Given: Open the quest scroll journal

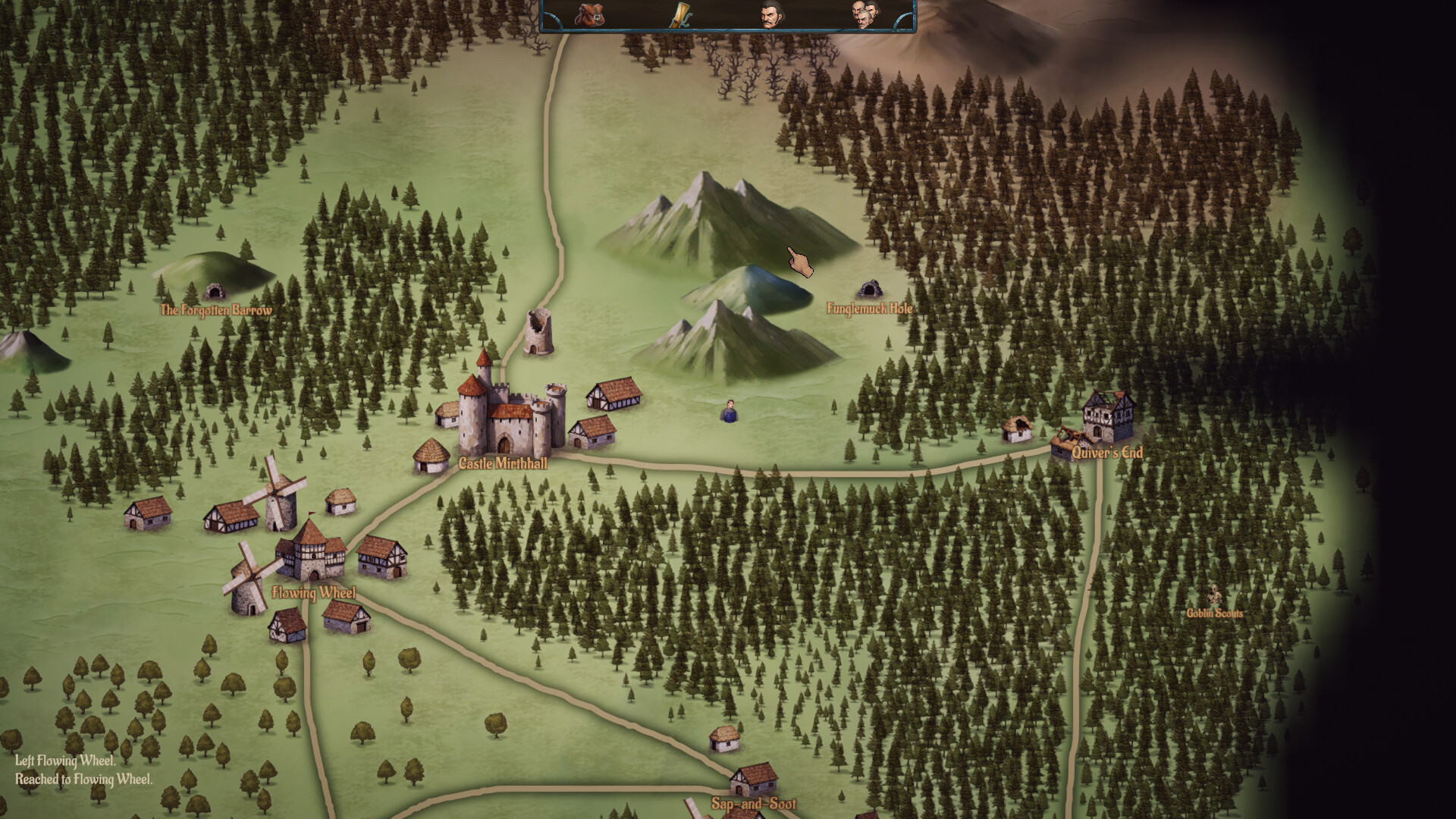Looking at the screenshot, I should tap(680, 14).
